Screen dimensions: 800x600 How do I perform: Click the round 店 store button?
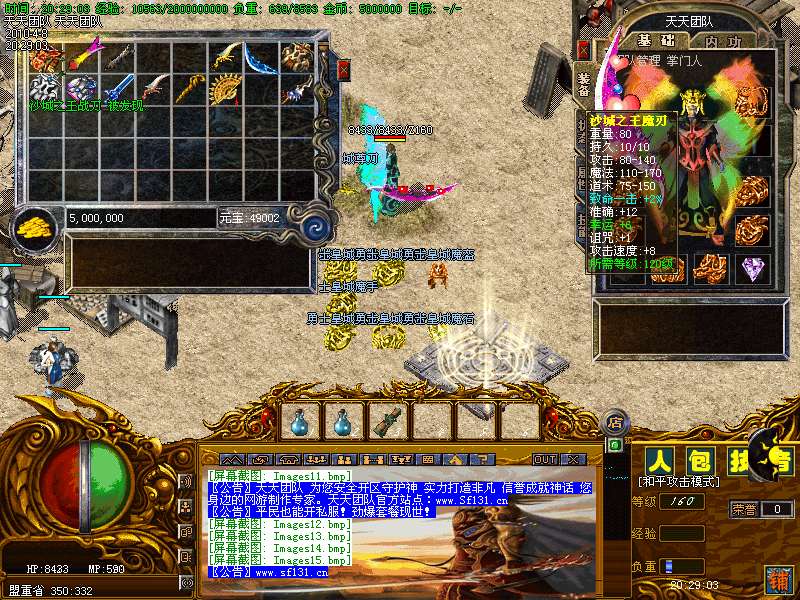pyautogui.click(x=614, y=421)
